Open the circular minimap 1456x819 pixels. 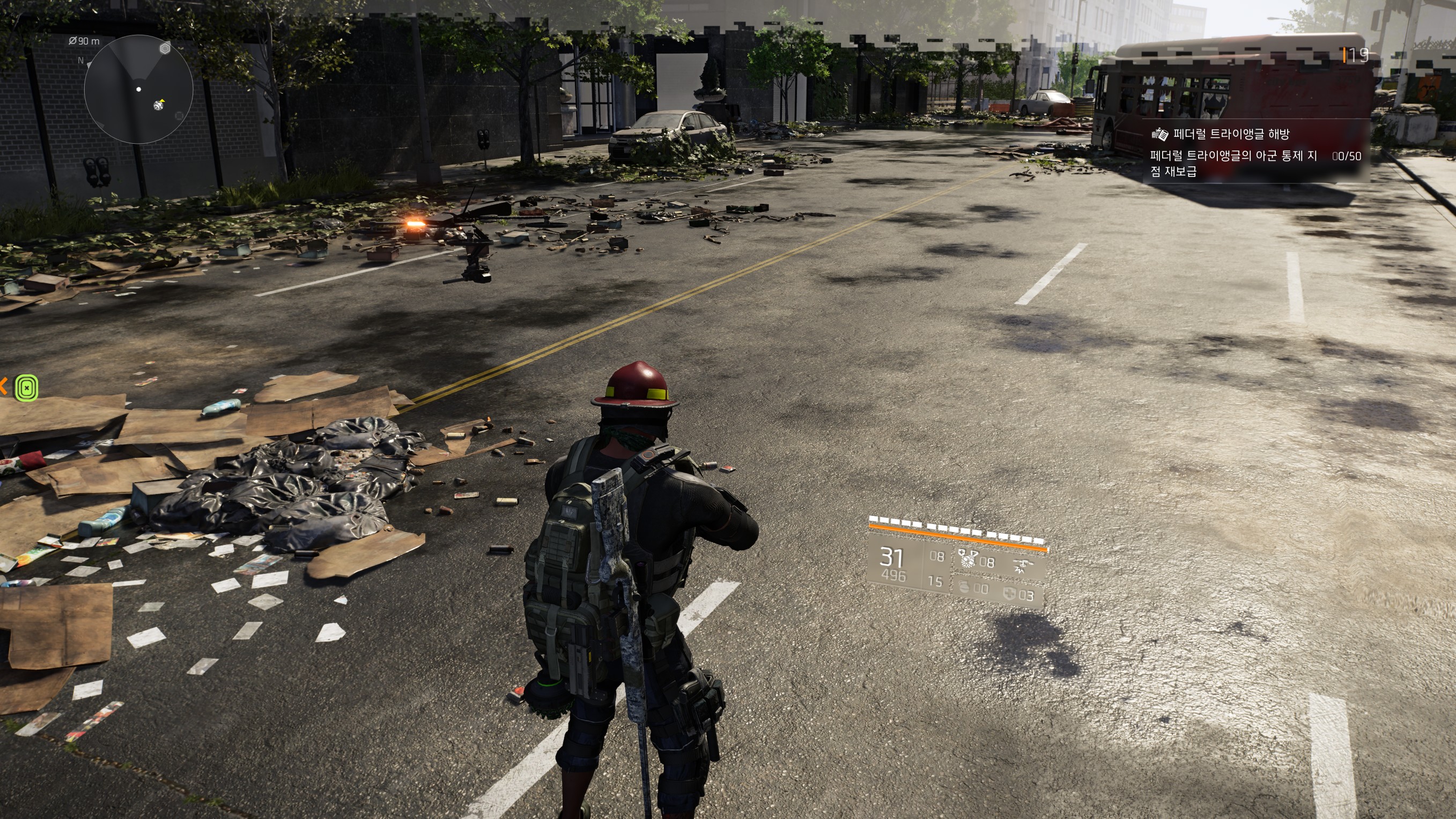click(x=138, y=90)
